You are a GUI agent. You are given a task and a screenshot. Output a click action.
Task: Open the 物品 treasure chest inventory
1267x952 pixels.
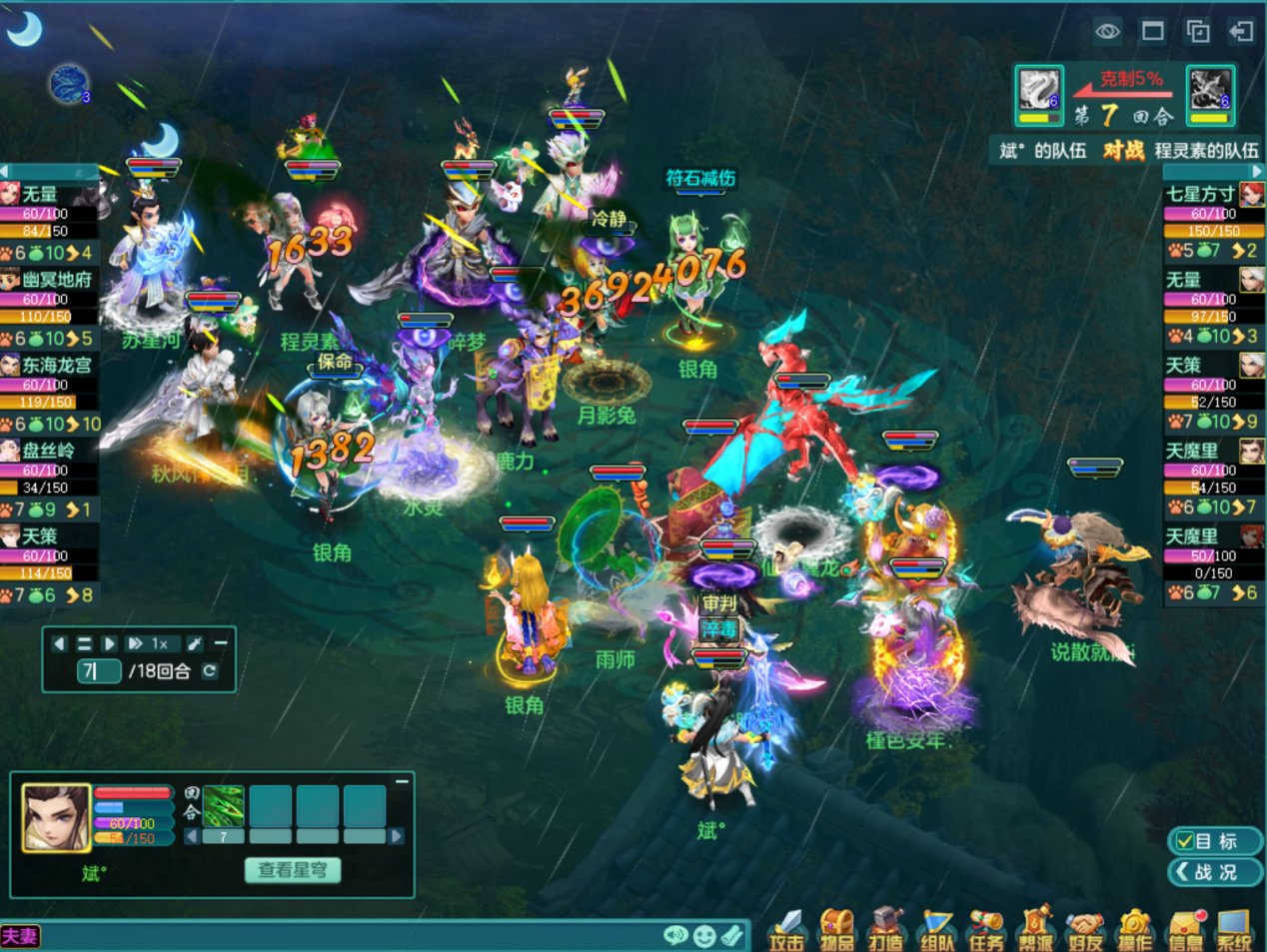click(x=836, y=929)
